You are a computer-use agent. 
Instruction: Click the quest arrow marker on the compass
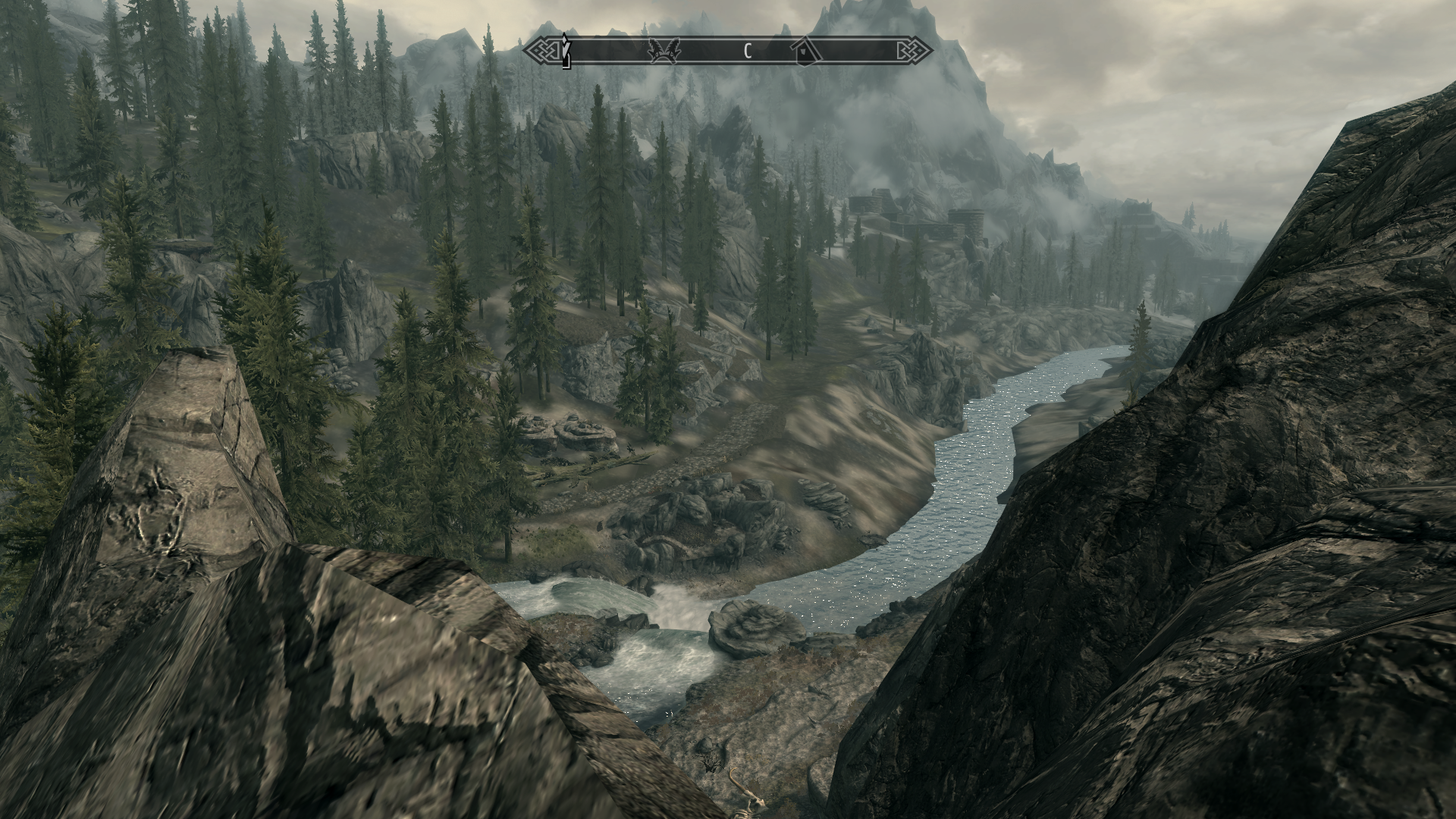tap(565, 51)
